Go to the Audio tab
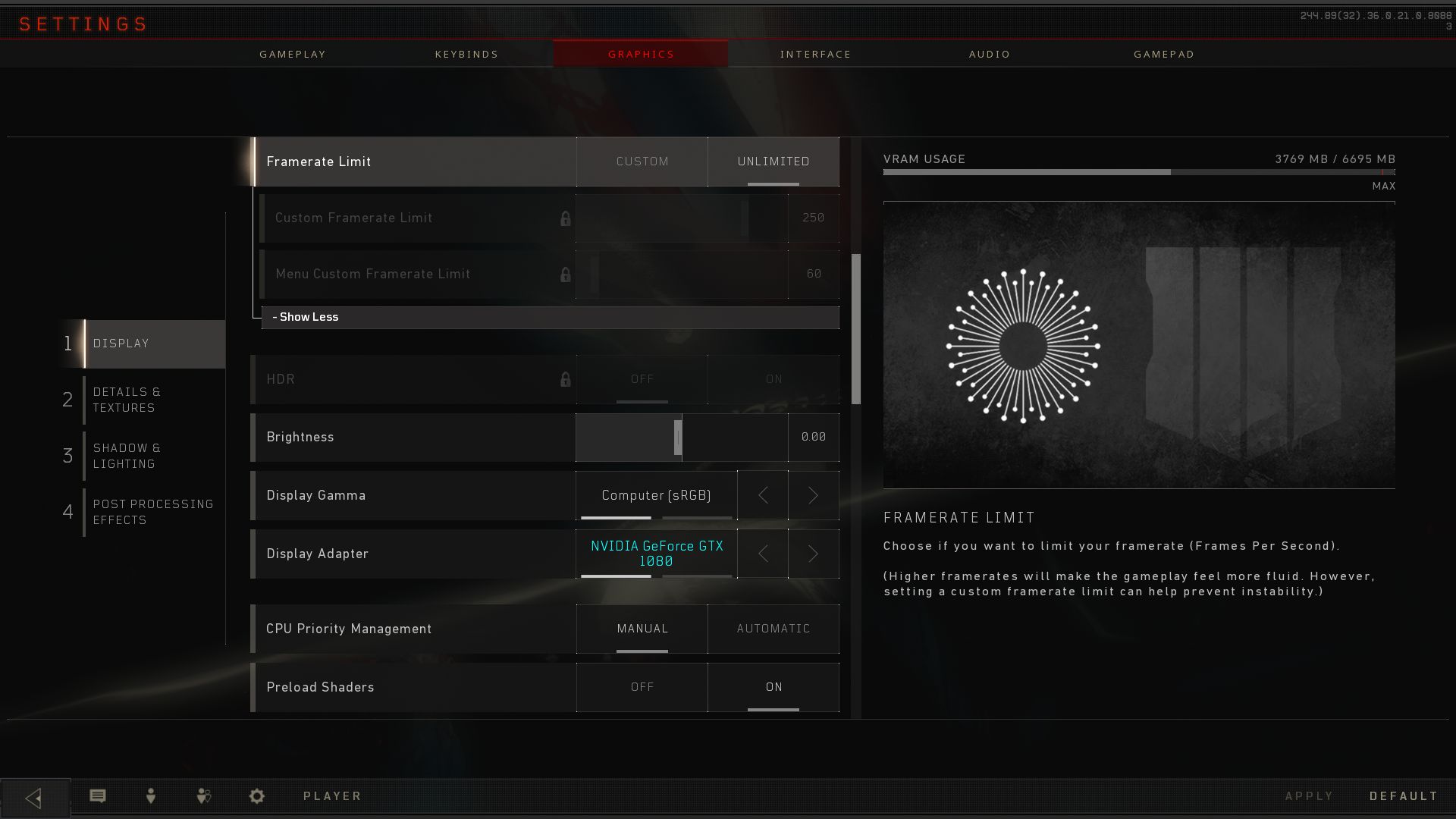The width and height of the screenshot is (1456, 819). [x=989, y=54]
